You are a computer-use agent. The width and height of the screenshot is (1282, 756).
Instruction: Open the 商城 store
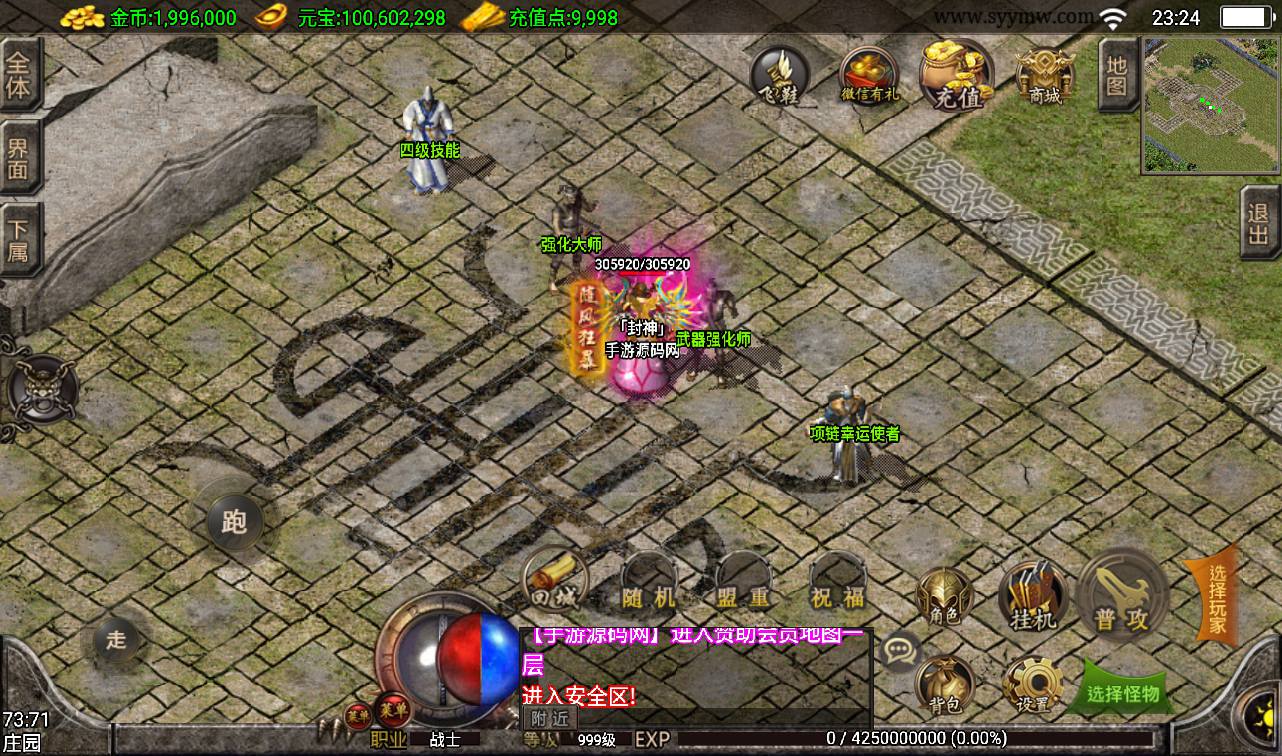click(x=1044, y=75)
